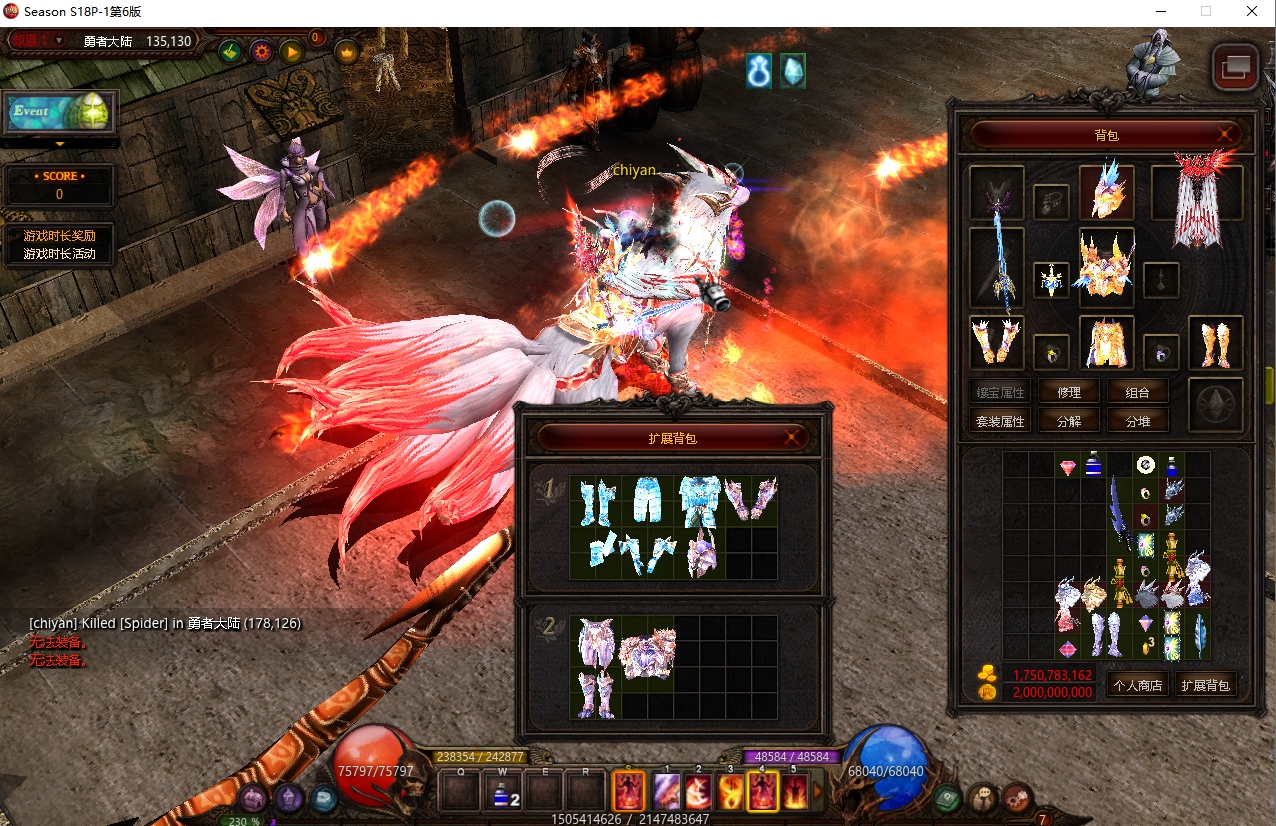Viewport: 1276px width, 826px height.
Task: Open the gold crown icon menu
Action: click(347, 51)
